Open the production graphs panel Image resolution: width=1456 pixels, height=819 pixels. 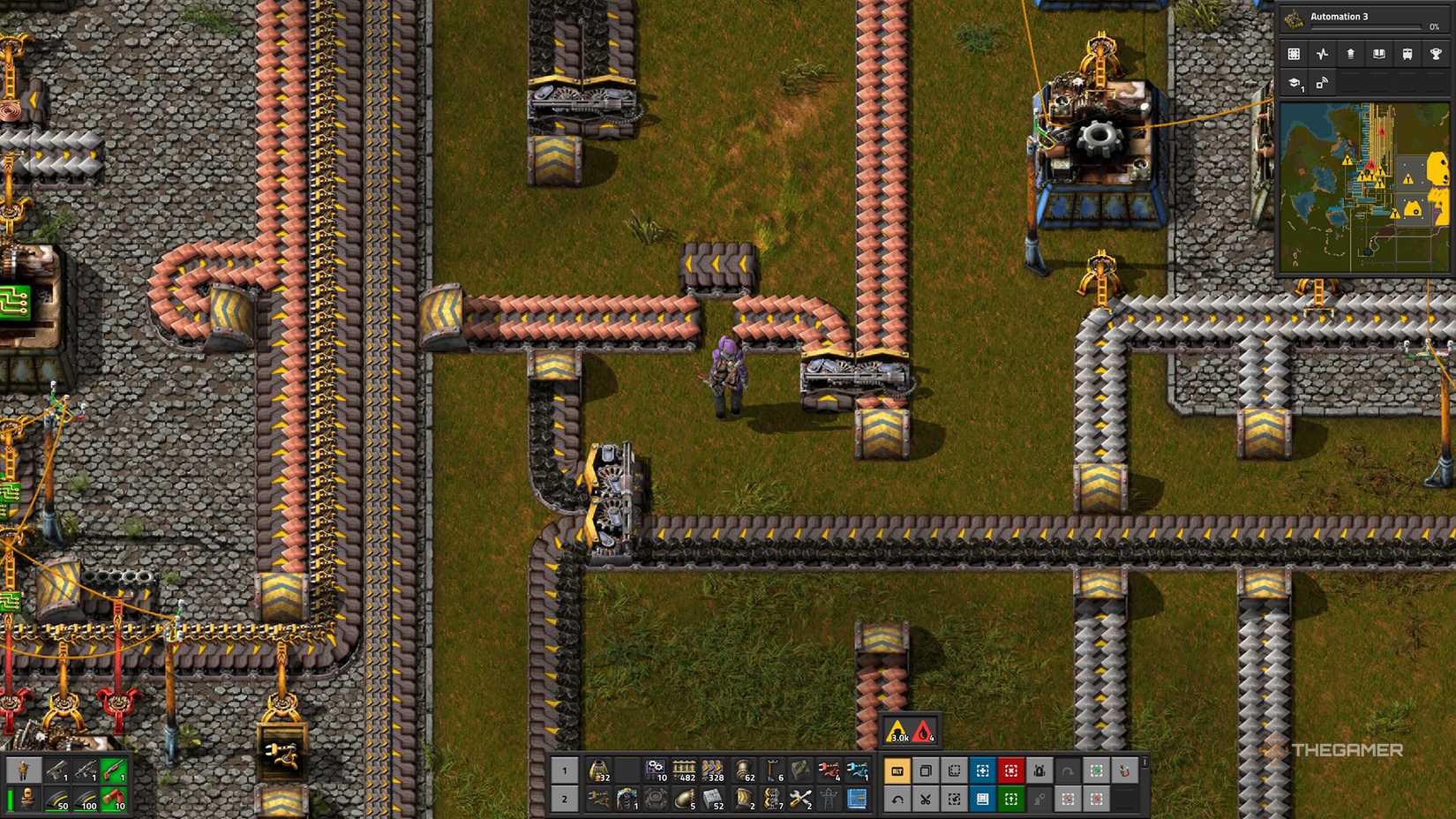coord(1322,53)
